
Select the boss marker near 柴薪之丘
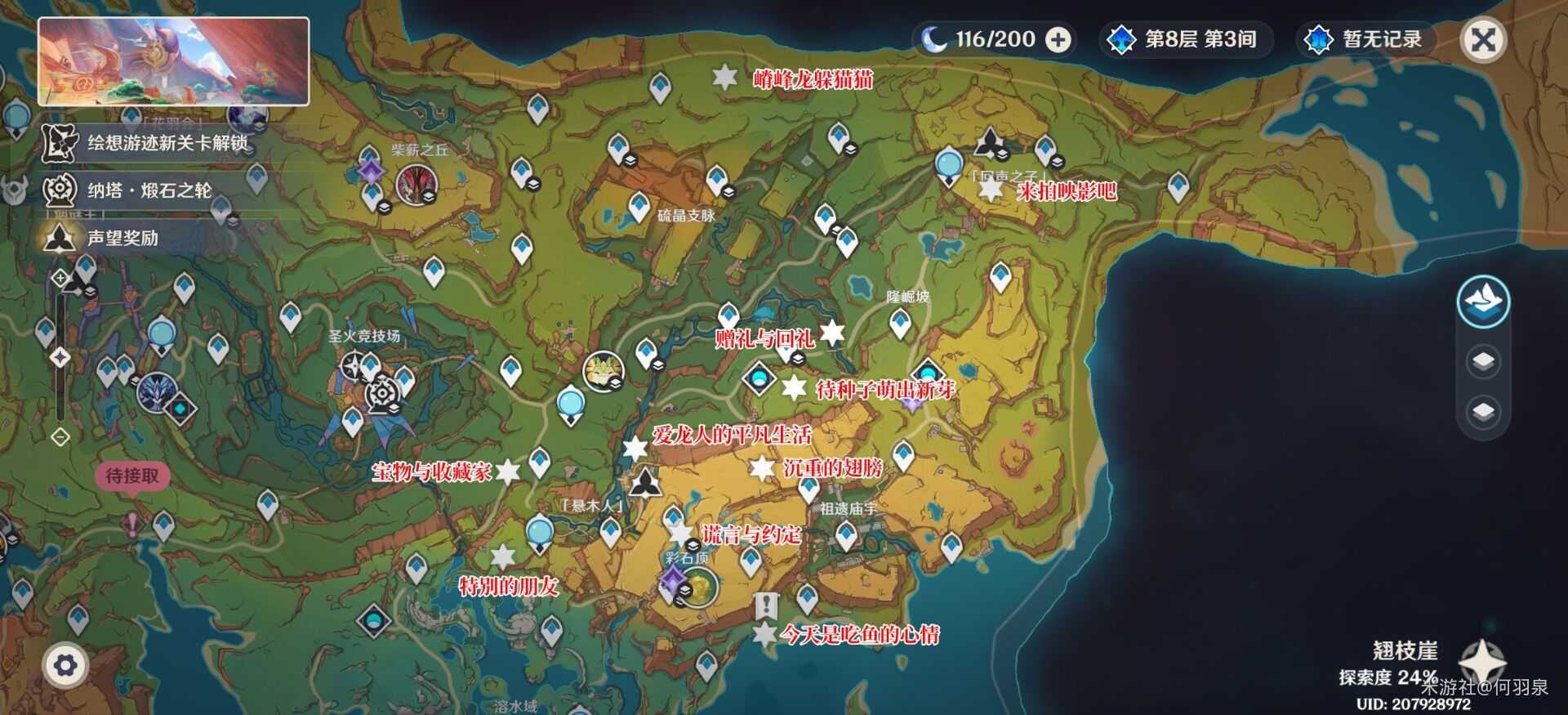point(416,184)
